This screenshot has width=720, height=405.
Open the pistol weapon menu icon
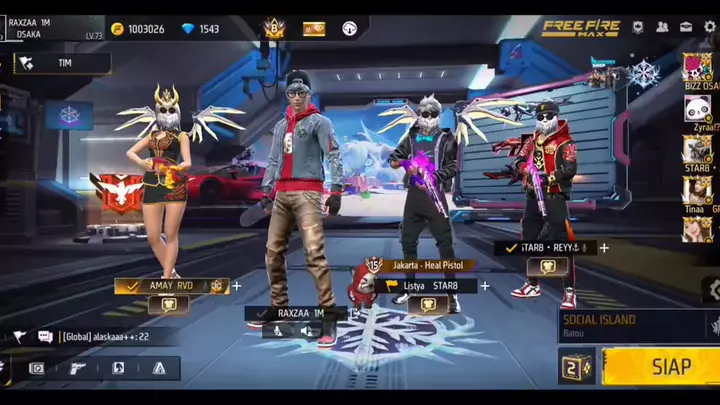pos(77,368)
